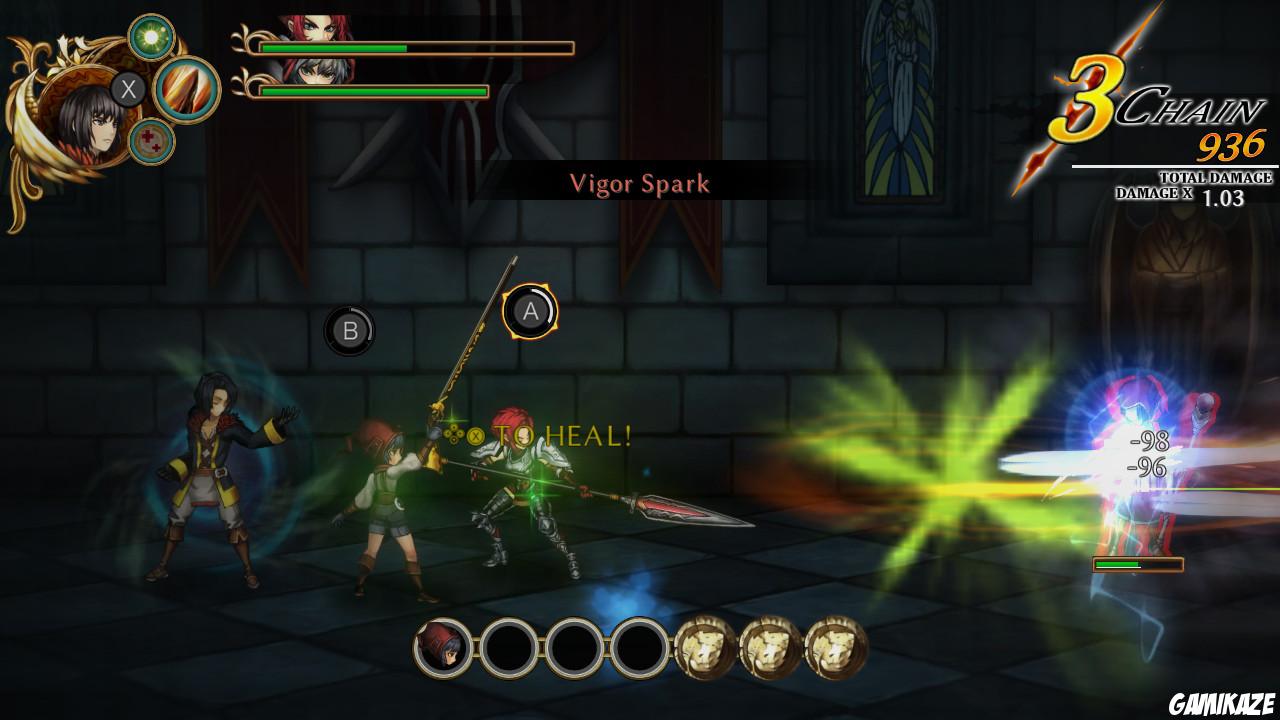Click the Vigor Spark banner text
This screenshot has width=1280, height=720.
640,183
